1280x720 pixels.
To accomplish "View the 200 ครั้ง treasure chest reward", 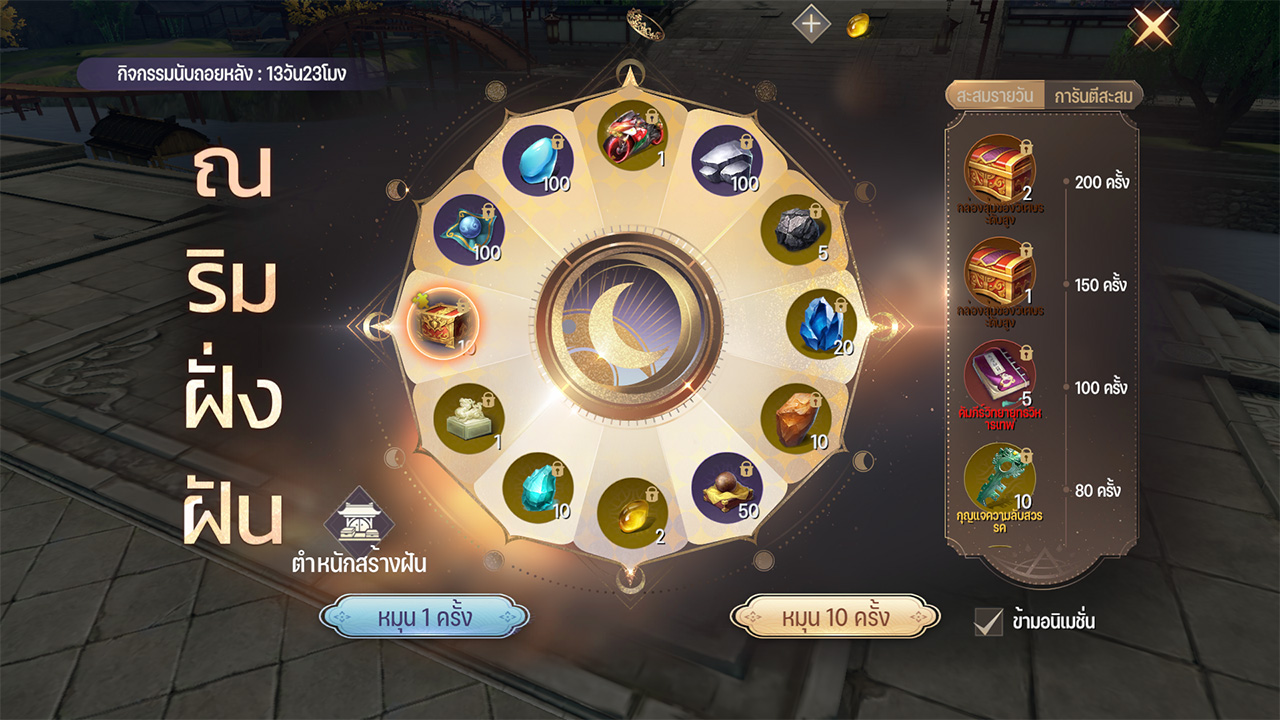I will [x=999, y=169].
